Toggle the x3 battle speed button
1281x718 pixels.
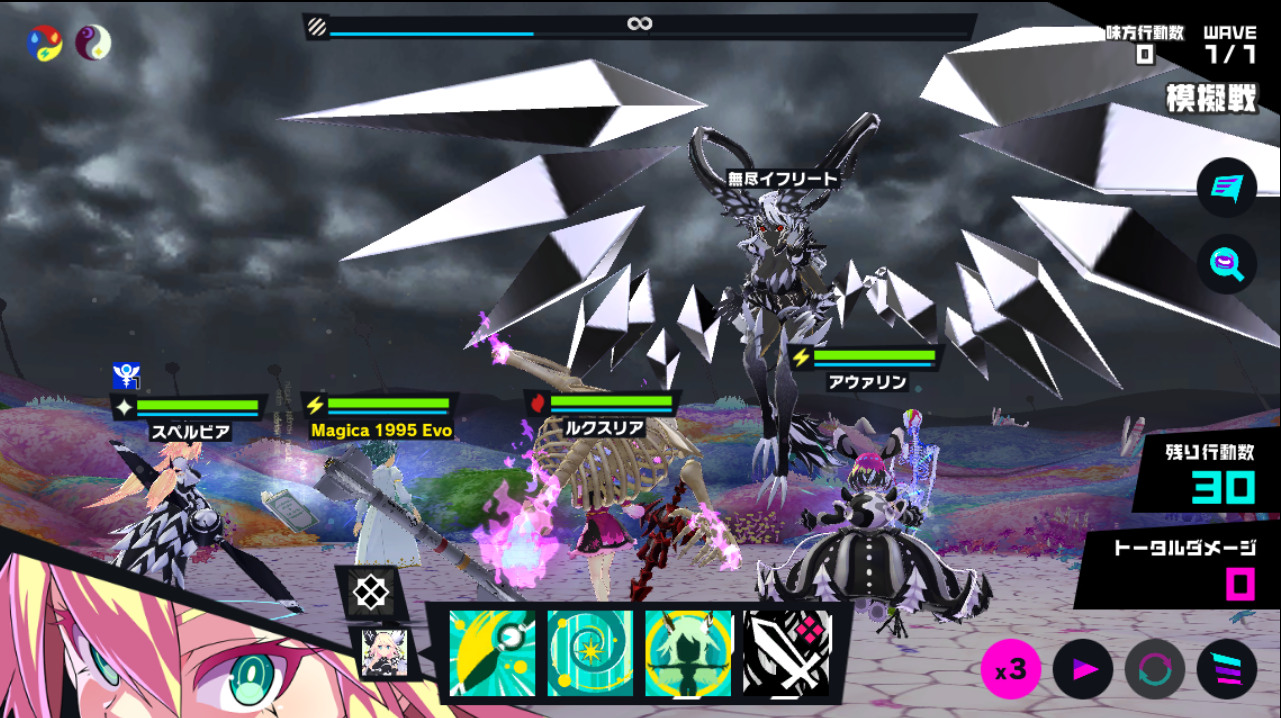[x=1010, y=669]
